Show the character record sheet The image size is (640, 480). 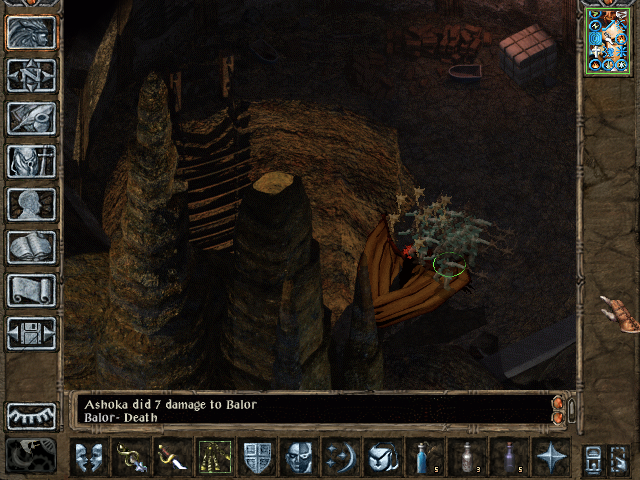click(31, 204)
